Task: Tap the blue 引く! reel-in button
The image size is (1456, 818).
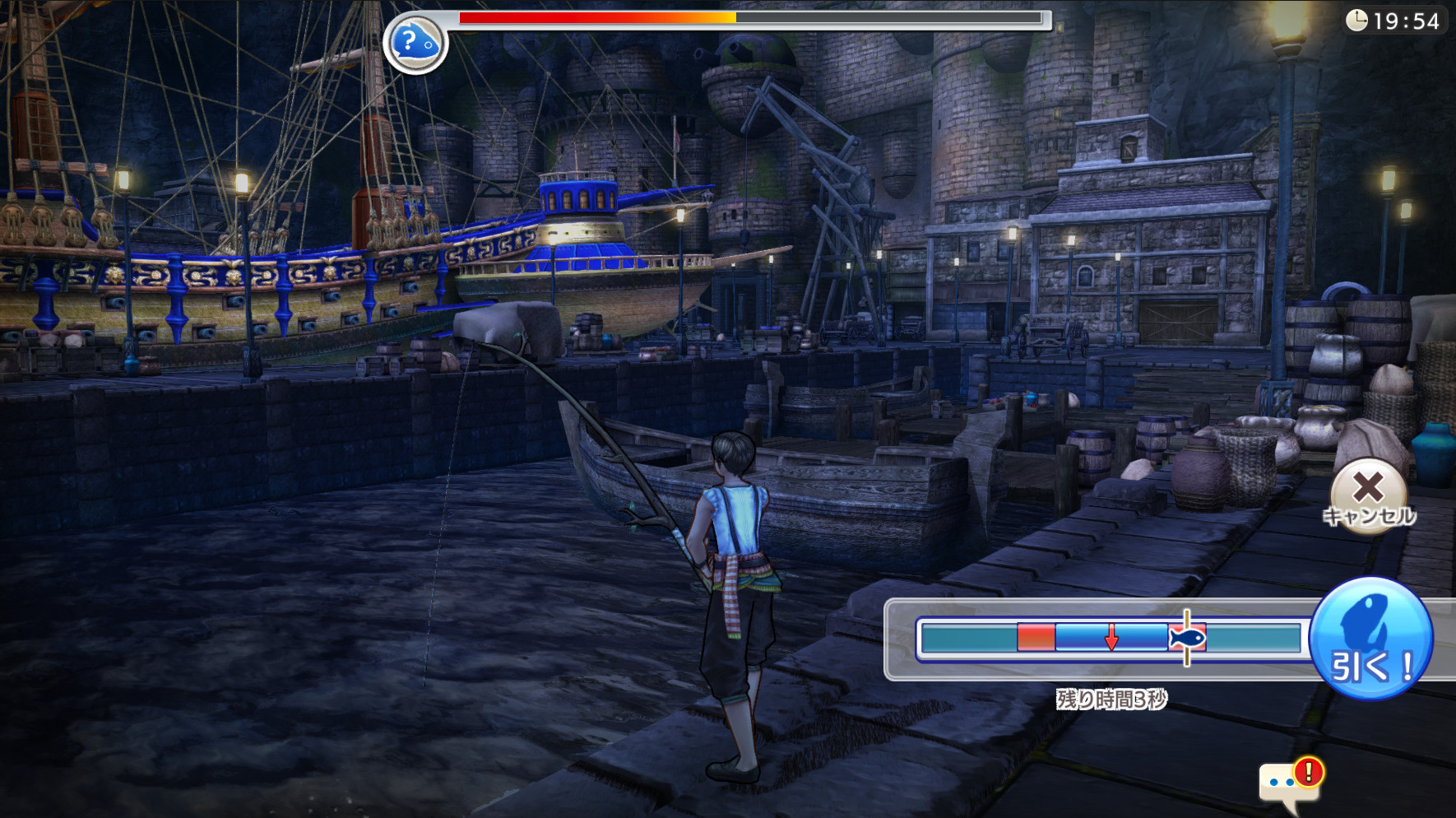Action: pyautogui.click(x=1370, y=639)
